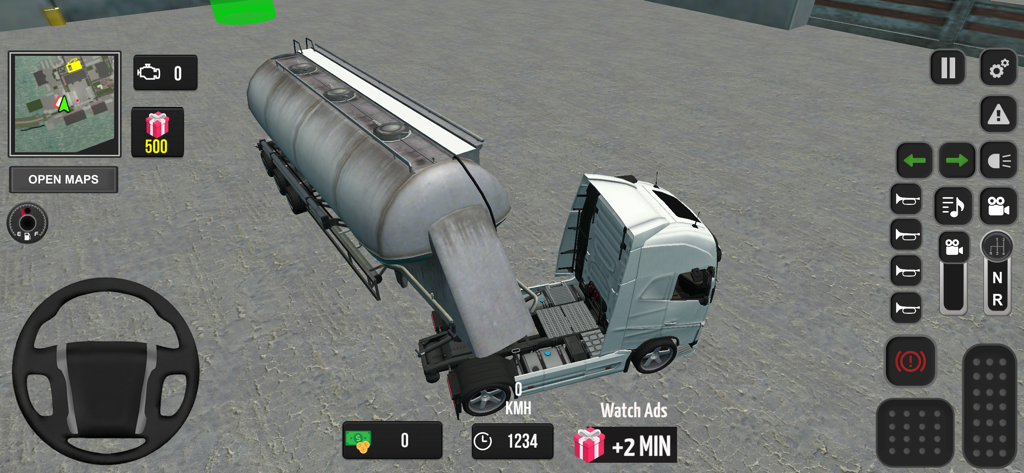Viewport: 1024px width, 473px height.
Task: Toggle the headlights
Action: [x=998, y=160]
